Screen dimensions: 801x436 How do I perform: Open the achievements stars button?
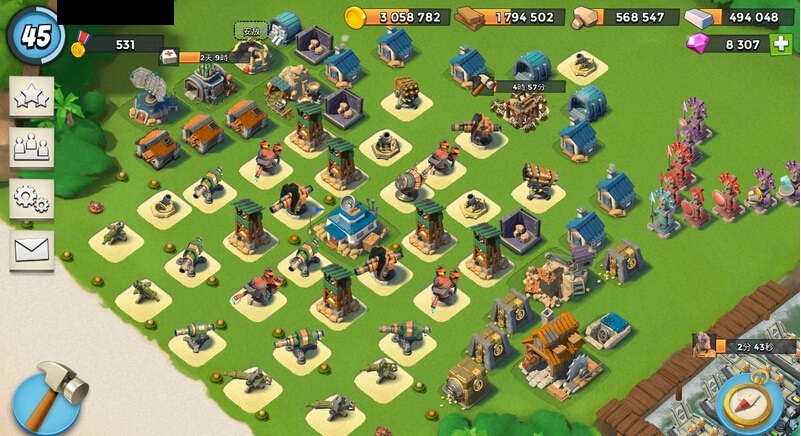(31, 98)
